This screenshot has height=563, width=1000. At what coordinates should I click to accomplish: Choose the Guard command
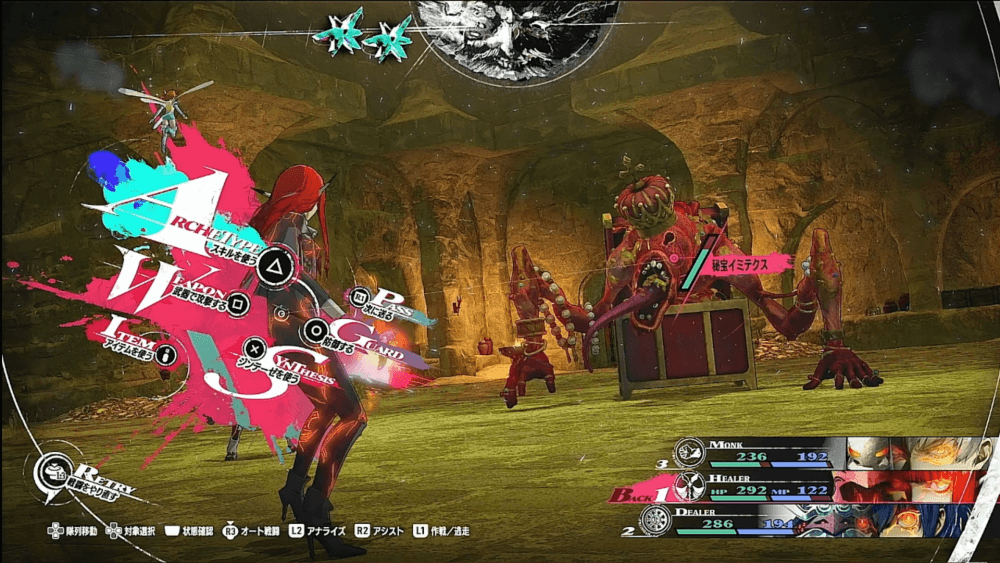point(317,331)
